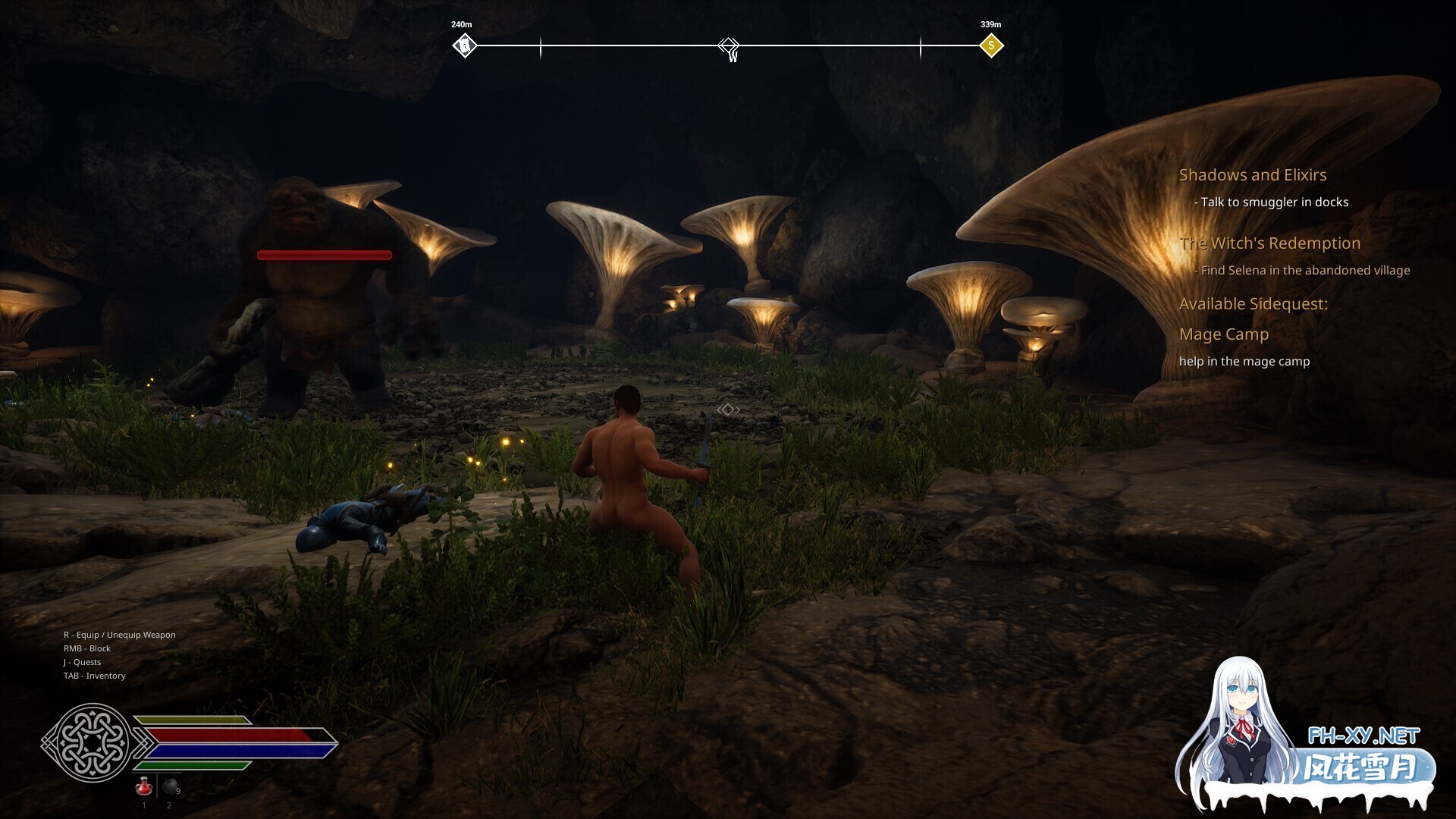Click the FH-XY.NET watermark logo
The width and height of the screenshot is (1456, 819).
(1363, 736)
